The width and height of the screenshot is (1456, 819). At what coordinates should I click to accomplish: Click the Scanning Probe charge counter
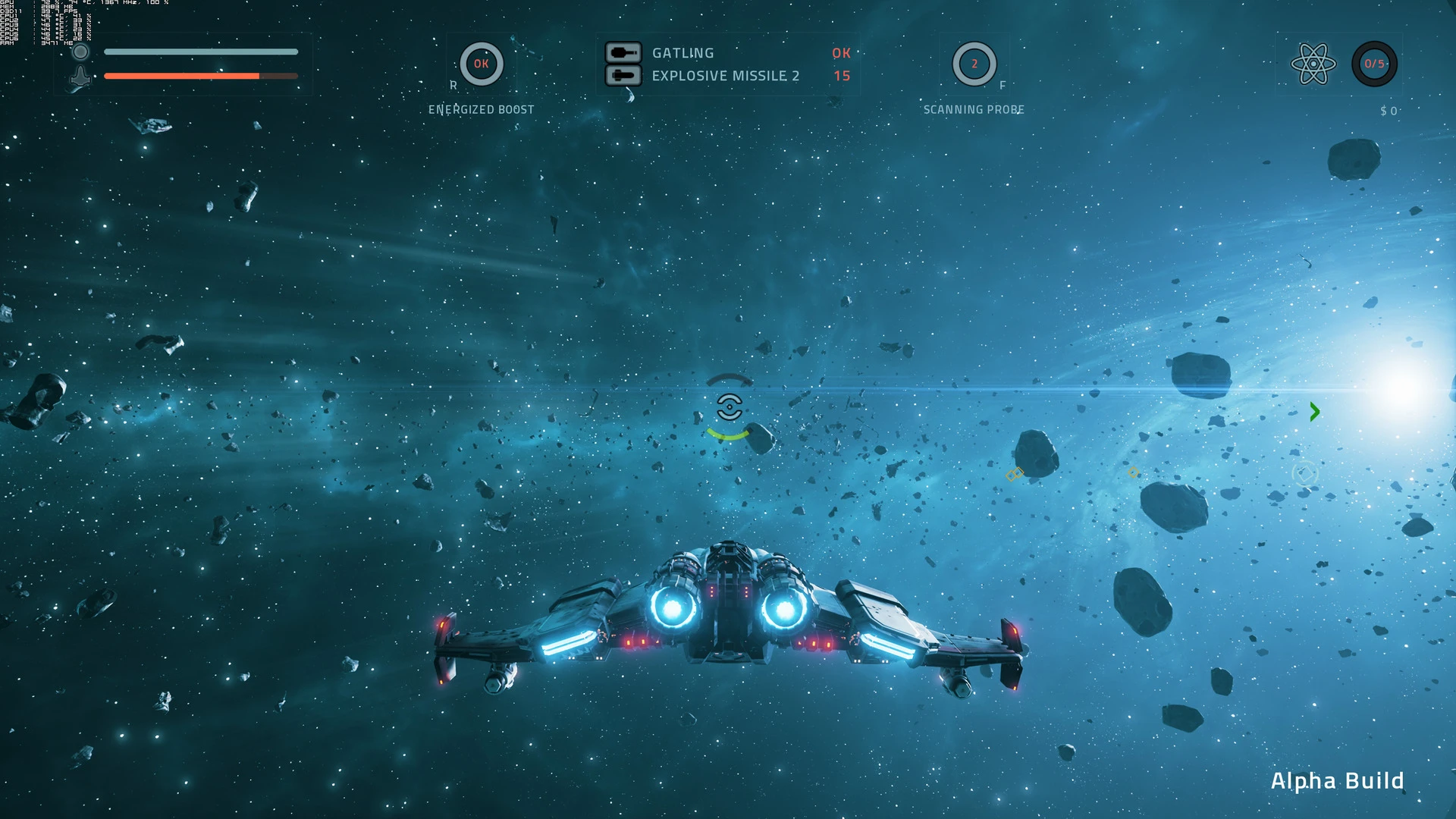click(x=974, y=64)
